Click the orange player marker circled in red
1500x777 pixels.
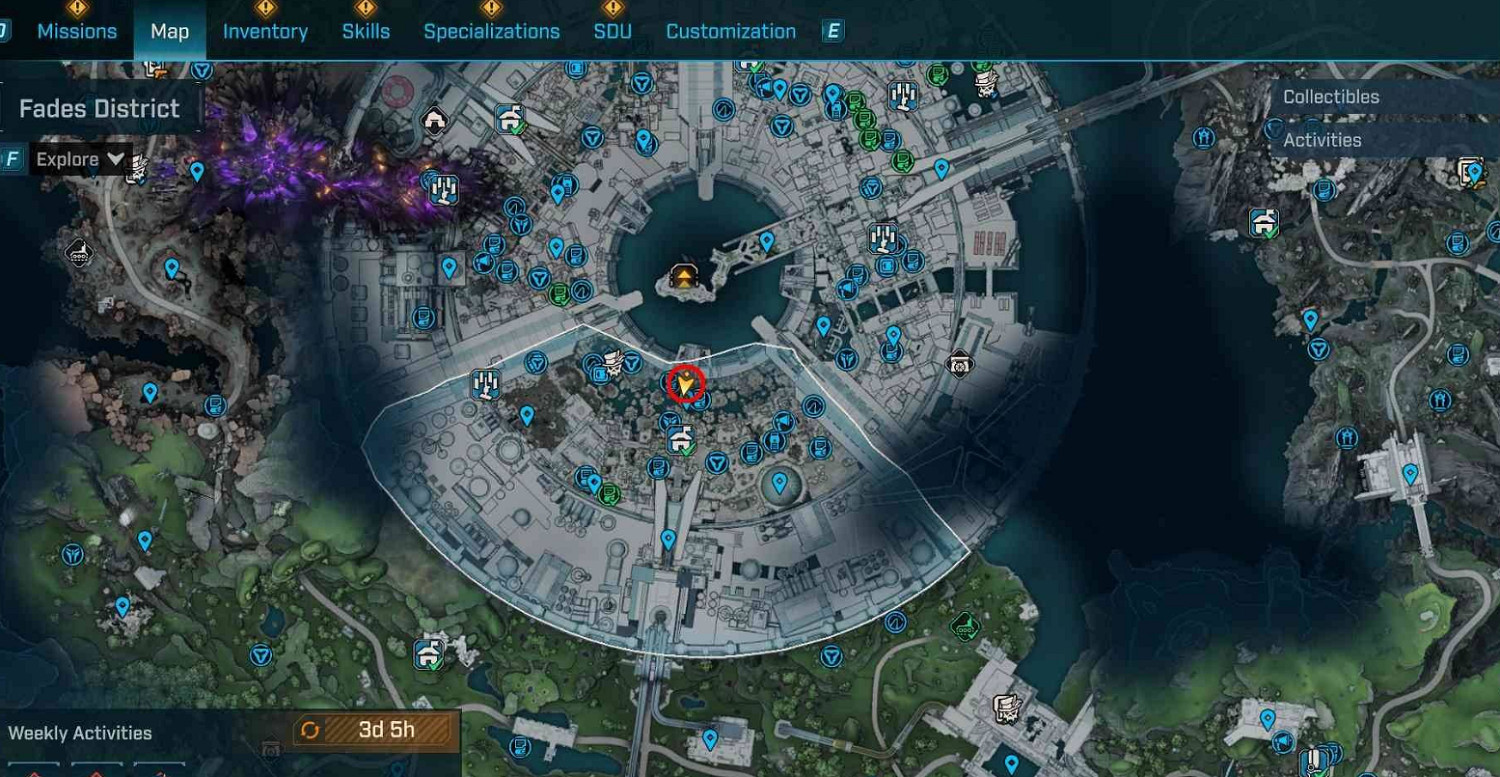pos(684,385)
